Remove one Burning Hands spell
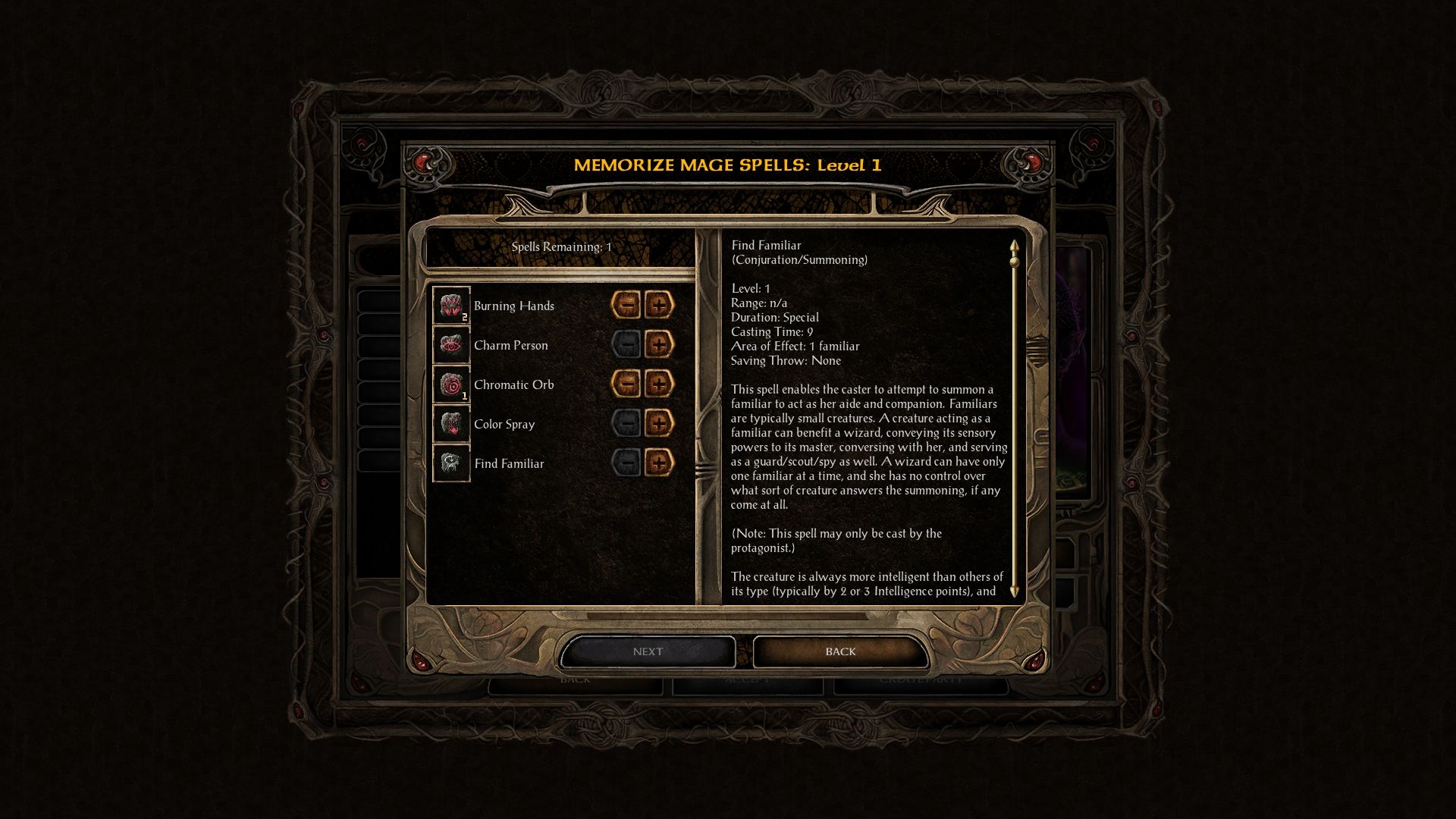The image size is (1456, 819). click(626, 306)
